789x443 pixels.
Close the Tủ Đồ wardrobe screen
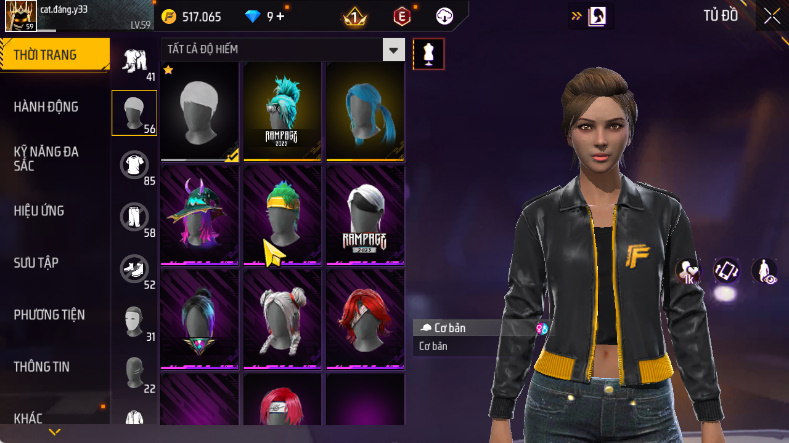(x=771, y=16)
